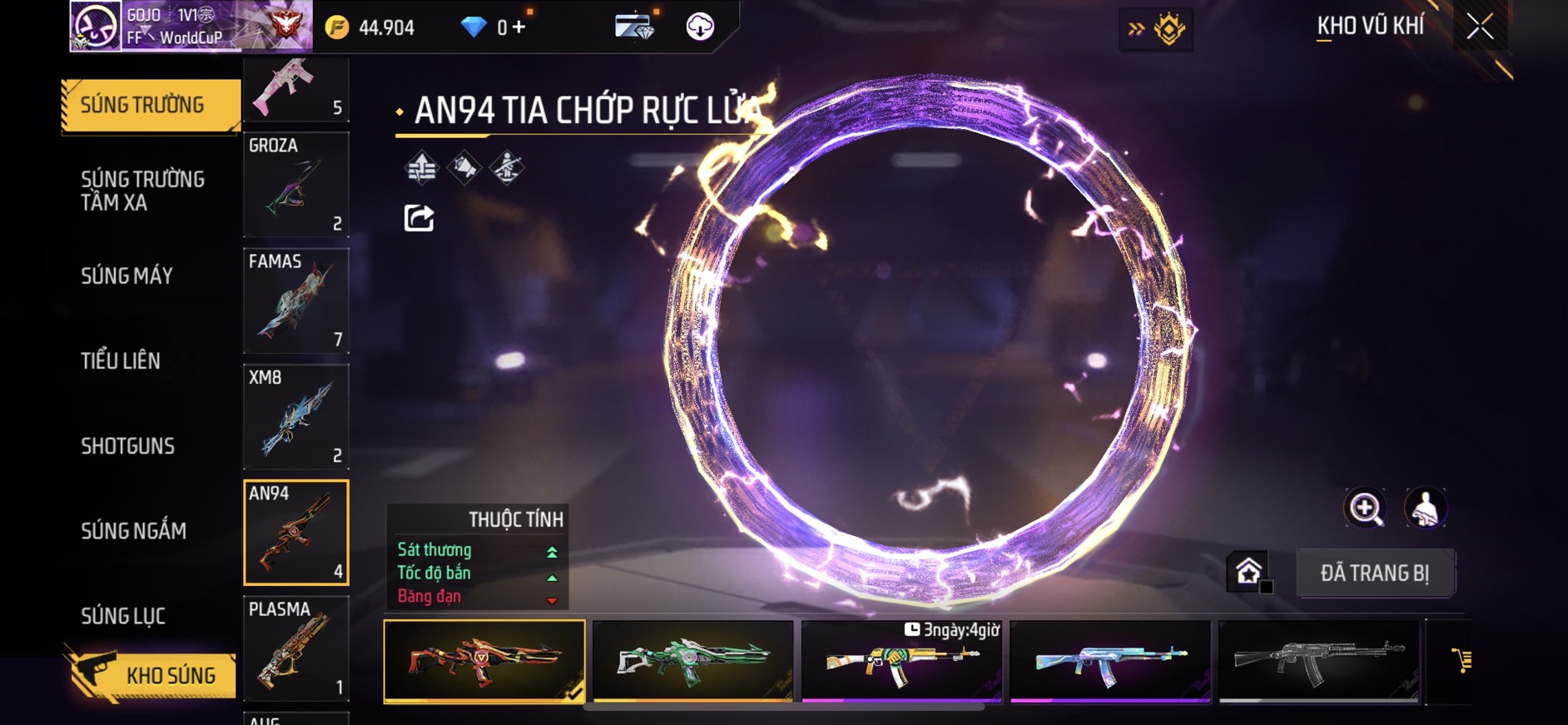This screenshot has width=1568, height=725.
Task: Choose the timed 3ngày:4giờ skin thumbnail
Action: coord(901,661)
